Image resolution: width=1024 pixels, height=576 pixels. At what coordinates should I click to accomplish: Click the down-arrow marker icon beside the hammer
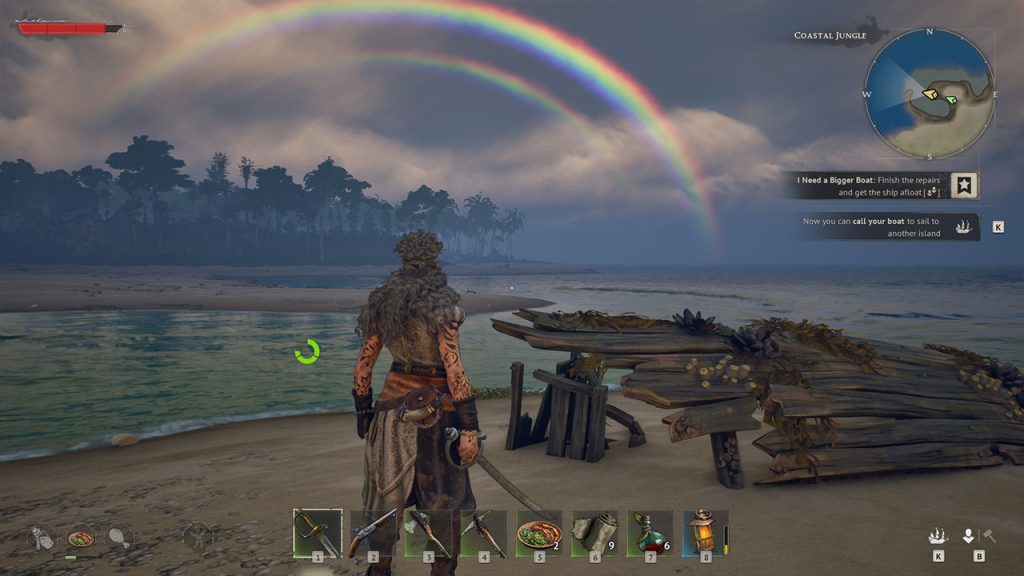[968, 536]
